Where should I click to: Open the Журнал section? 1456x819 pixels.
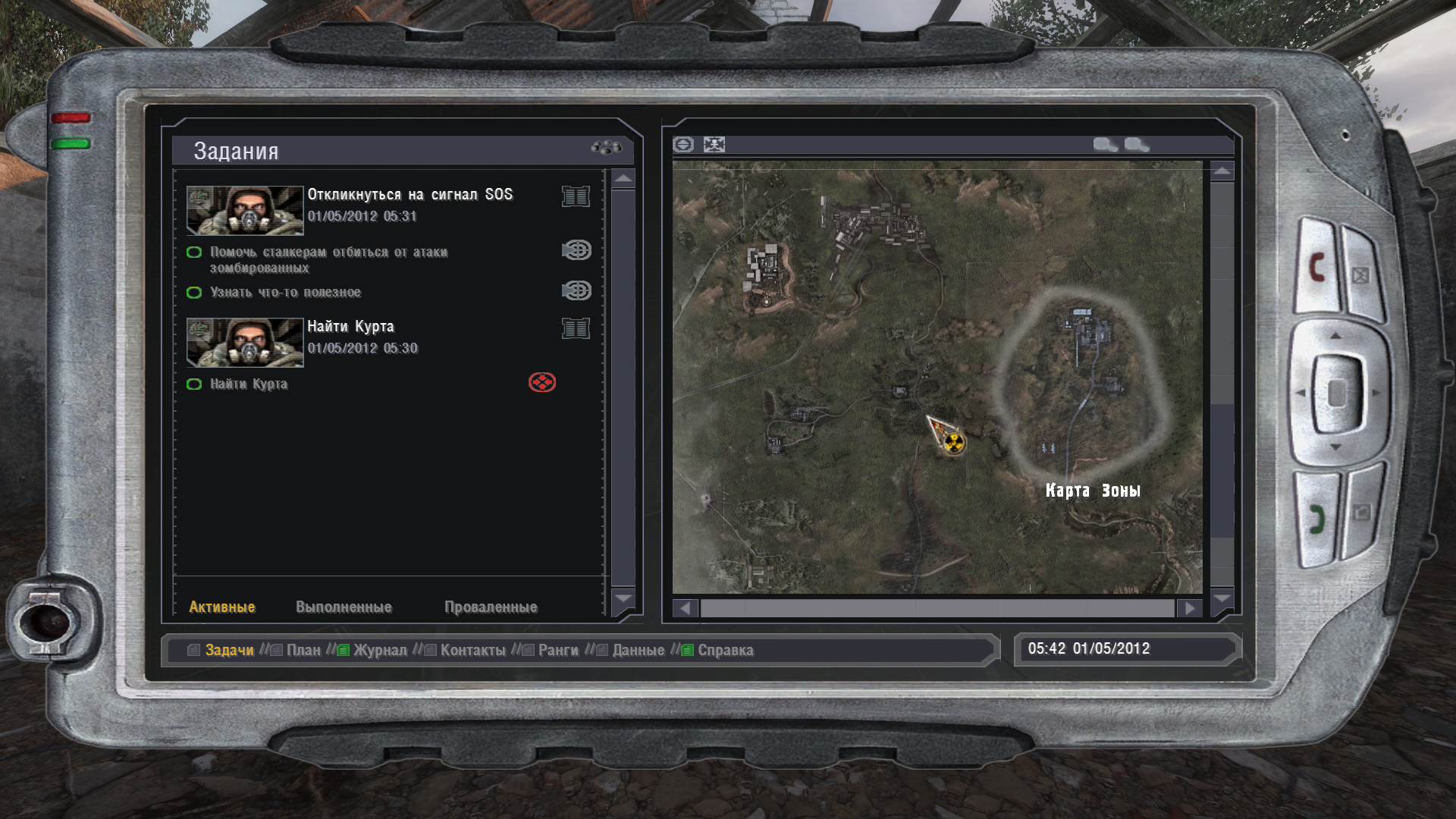[379, 651]
